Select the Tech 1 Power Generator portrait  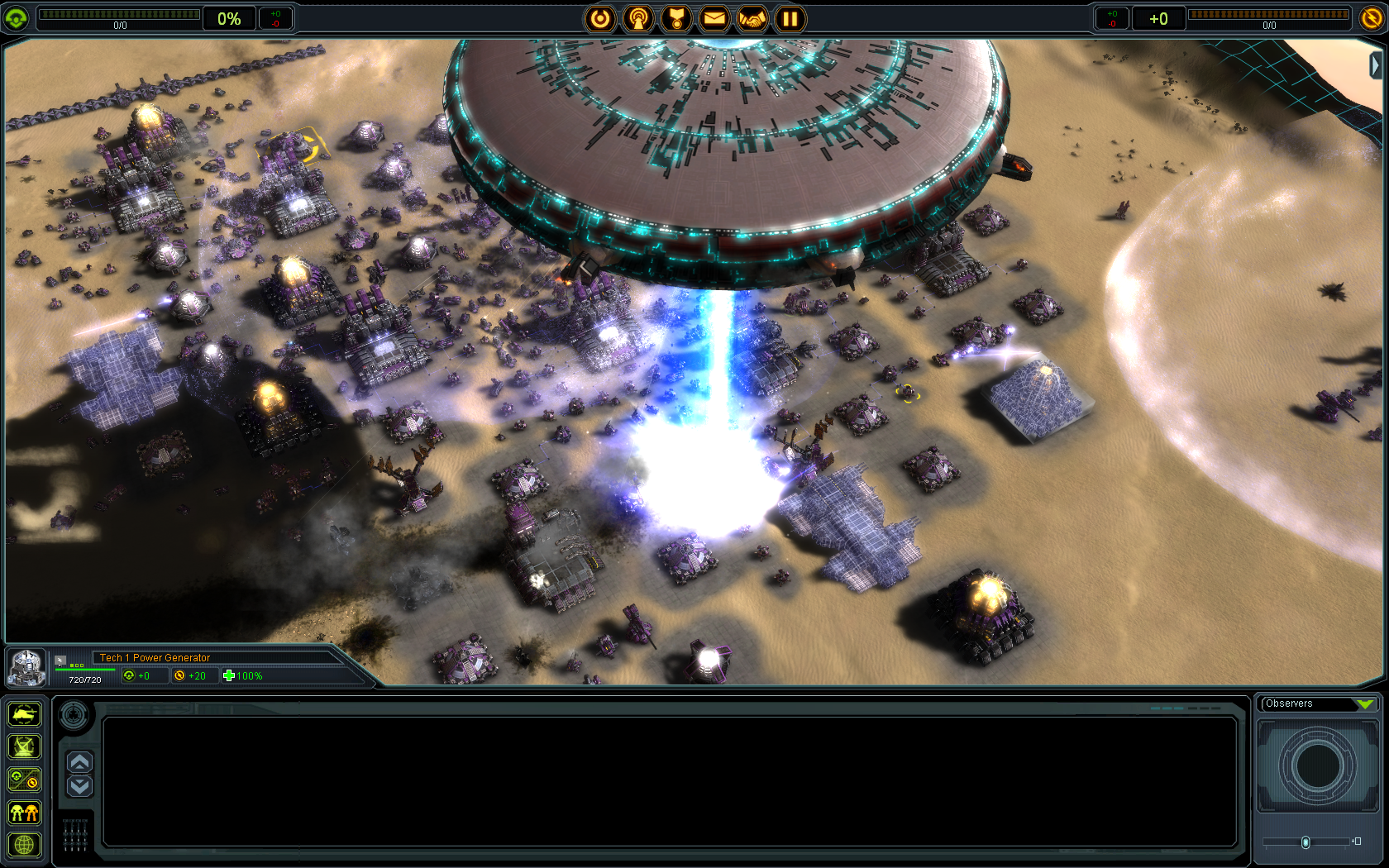pos(26,667)
